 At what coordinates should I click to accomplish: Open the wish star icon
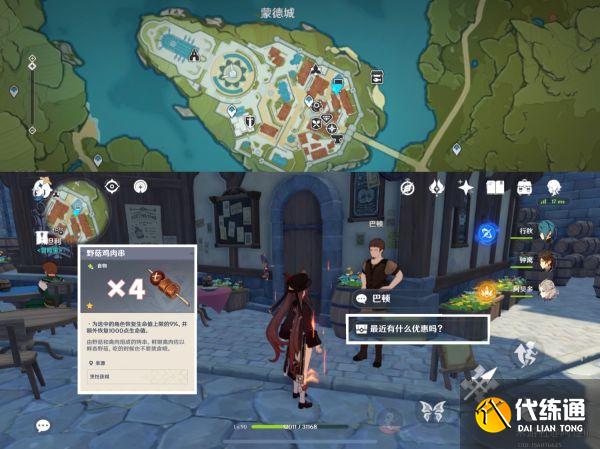click(x=465, y=186)
